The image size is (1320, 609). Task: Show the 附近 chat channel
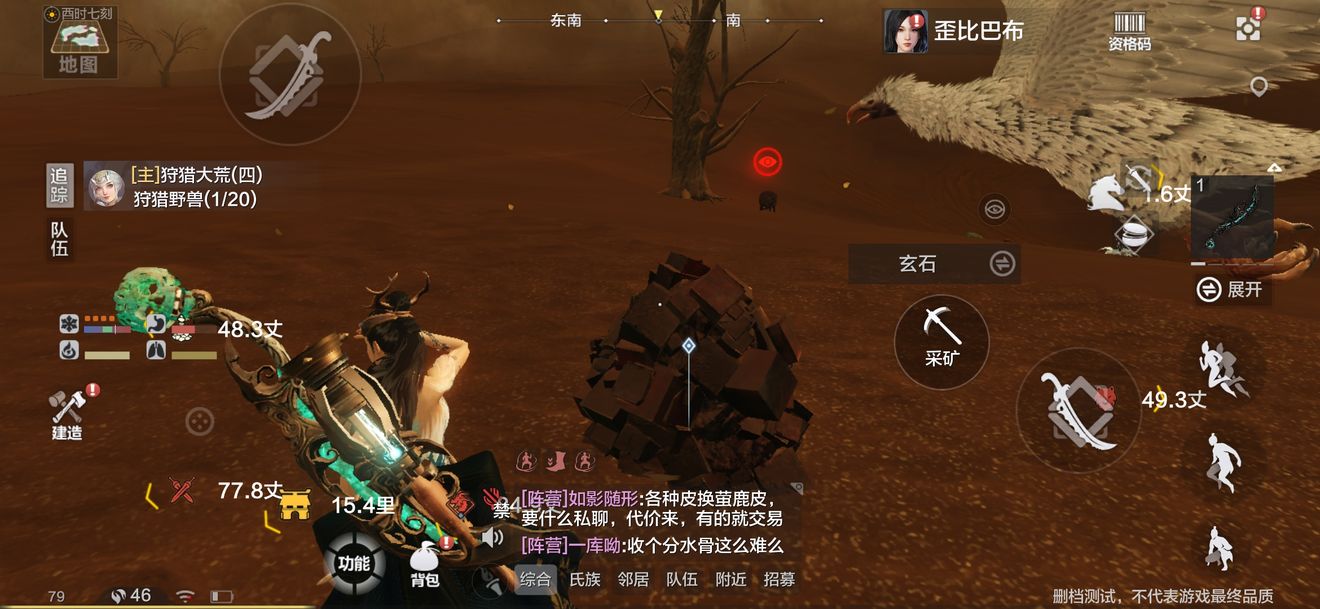731,579
